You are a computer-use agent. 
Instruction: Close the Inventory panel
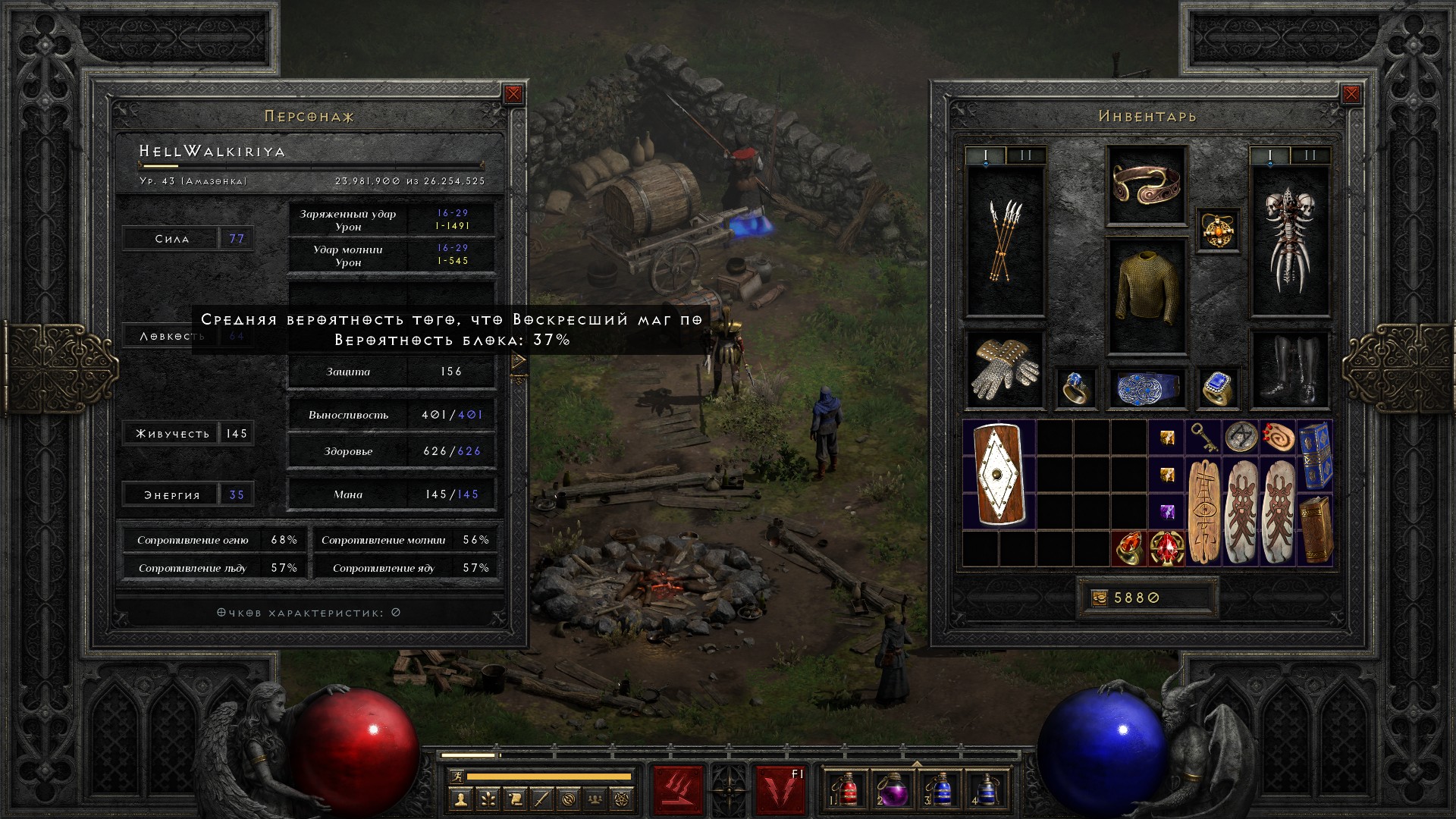(1351, 94)
